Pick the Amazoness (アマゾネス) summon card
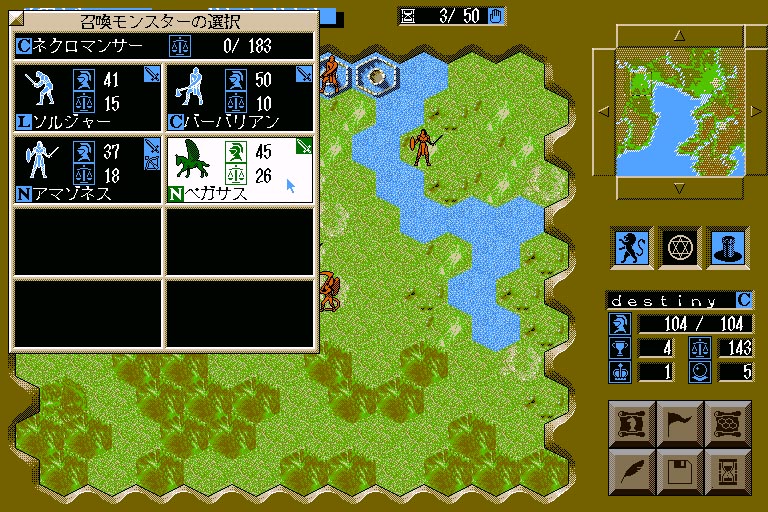Screen dimensions: 768x512 click(x=87, y=169)
